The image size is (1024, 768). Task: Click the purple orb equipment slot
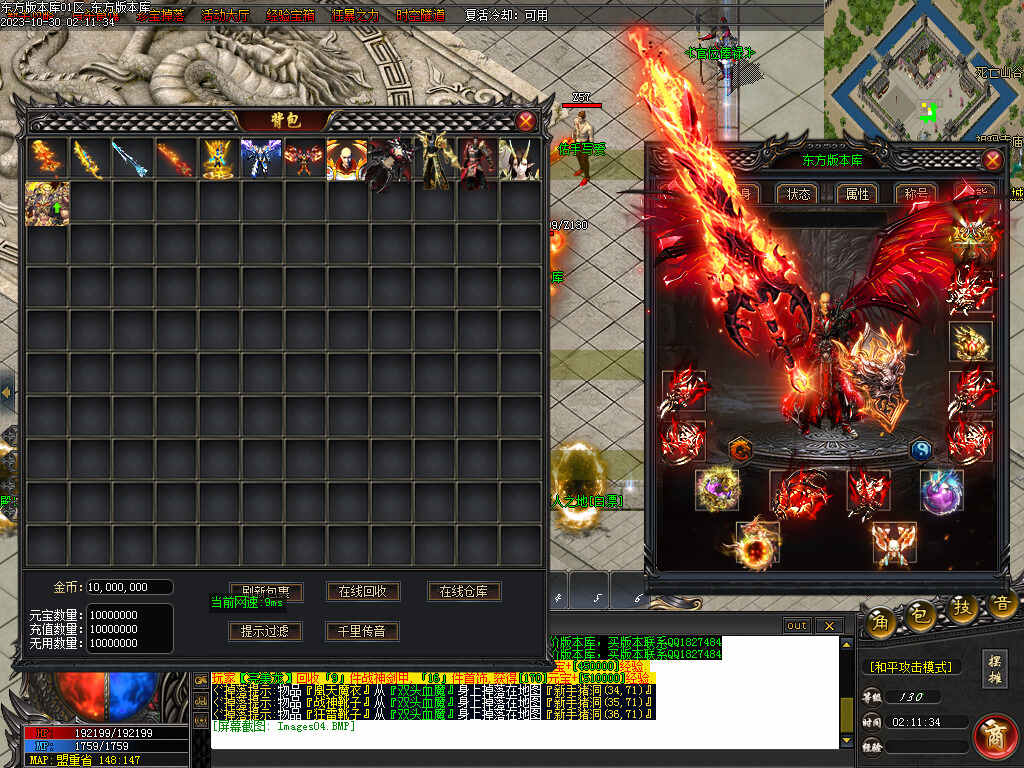[x=942, y=491]
